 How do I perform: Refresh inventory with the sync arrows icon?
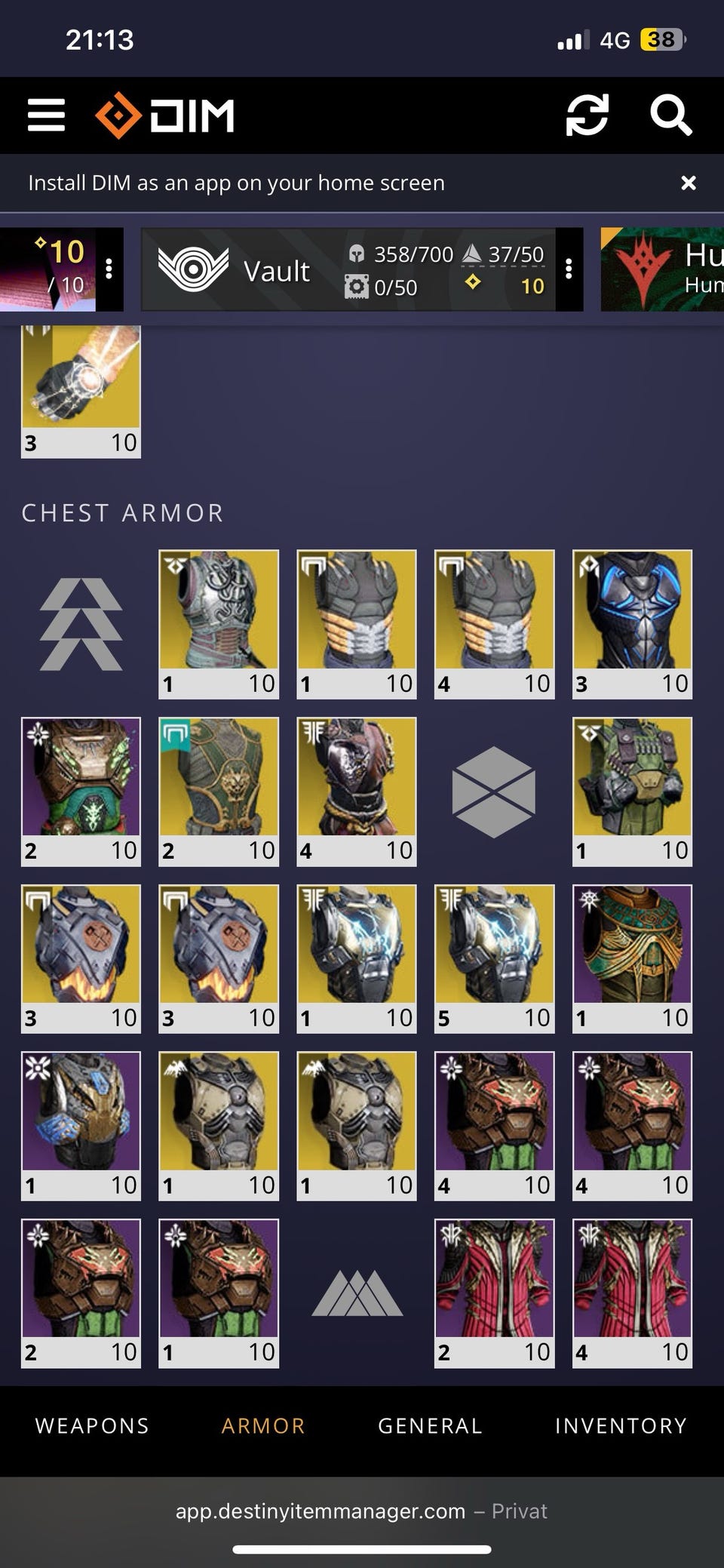click(x=587, y=115)
